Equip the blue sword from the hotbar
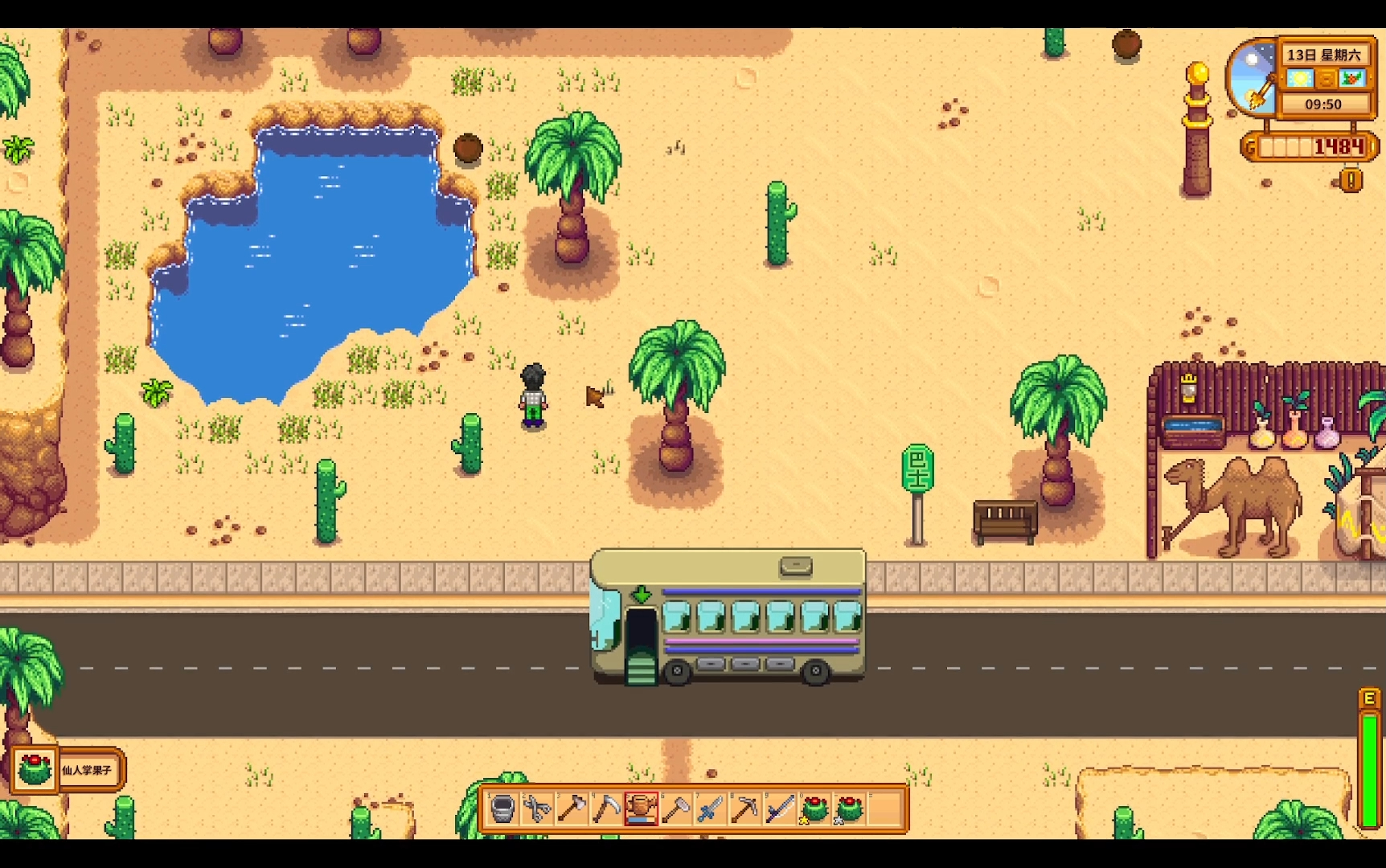This screenshot has width=1386, height=868. [711, 809]
